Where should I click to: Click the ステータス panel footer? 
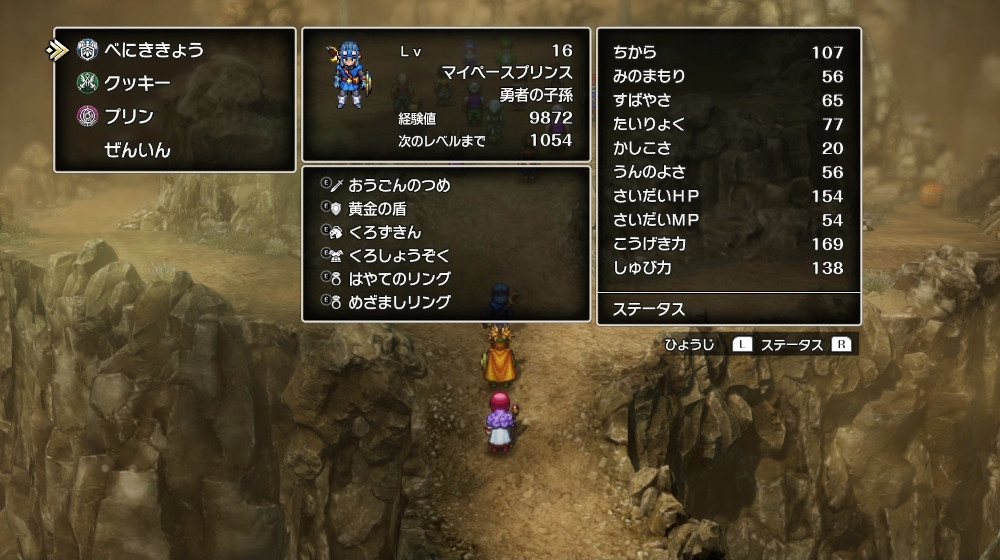728,309
